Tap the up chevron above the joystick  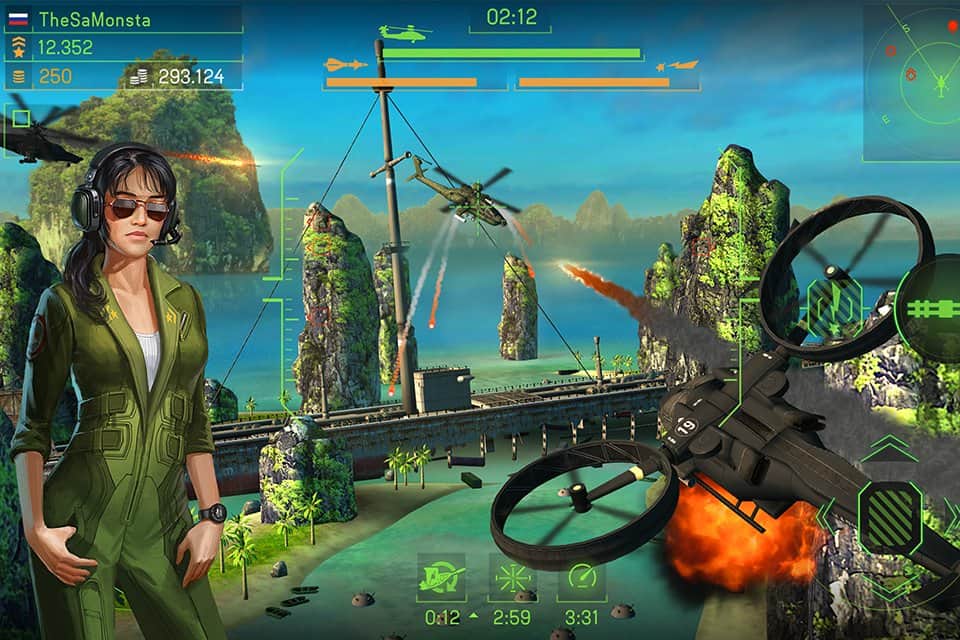click(889, 449)
